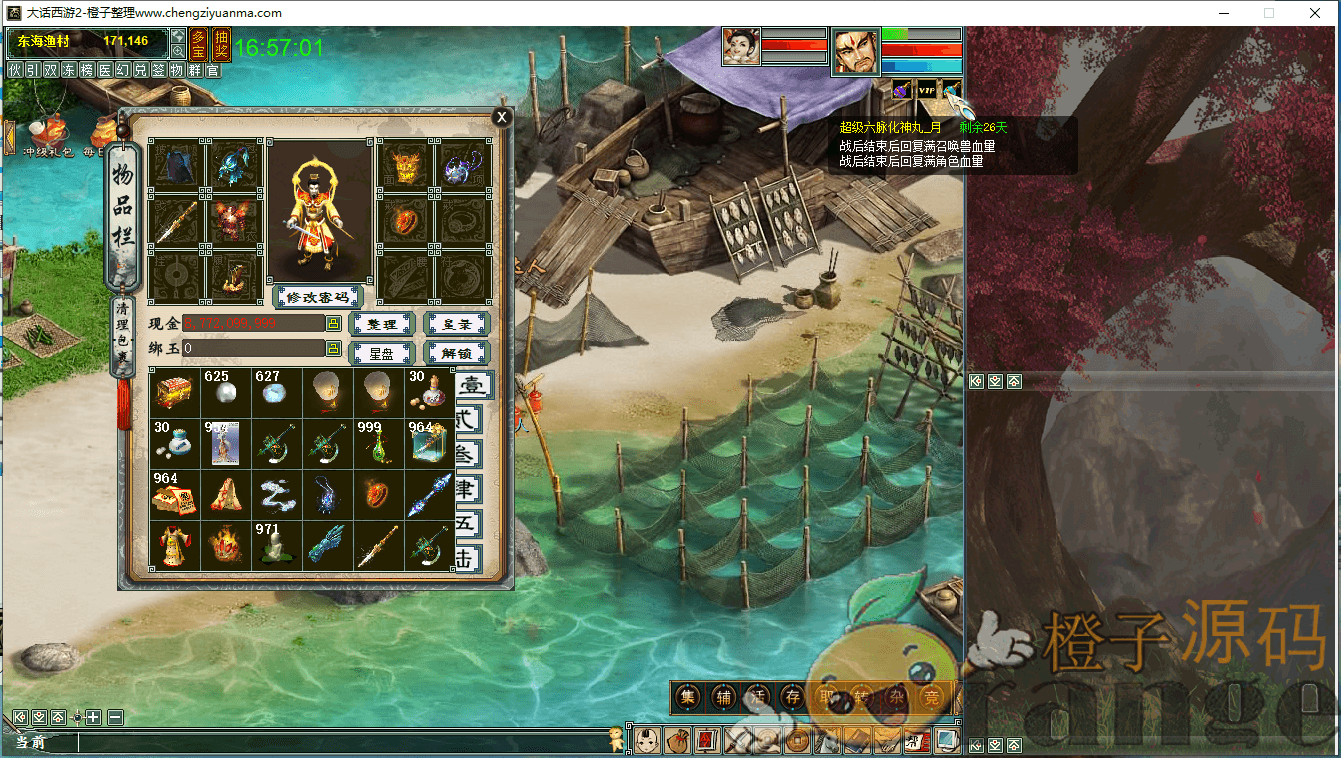Select the golden treasure chest item

(x=175, y=392)
